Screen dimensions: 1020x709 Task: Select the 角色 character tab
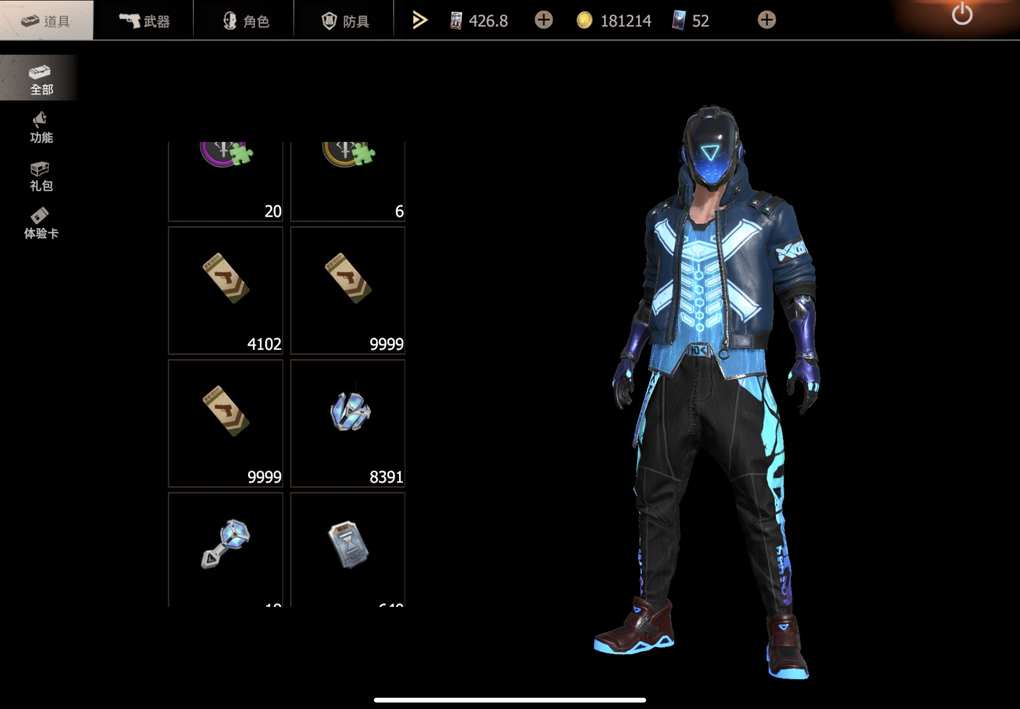coord(245,20)
